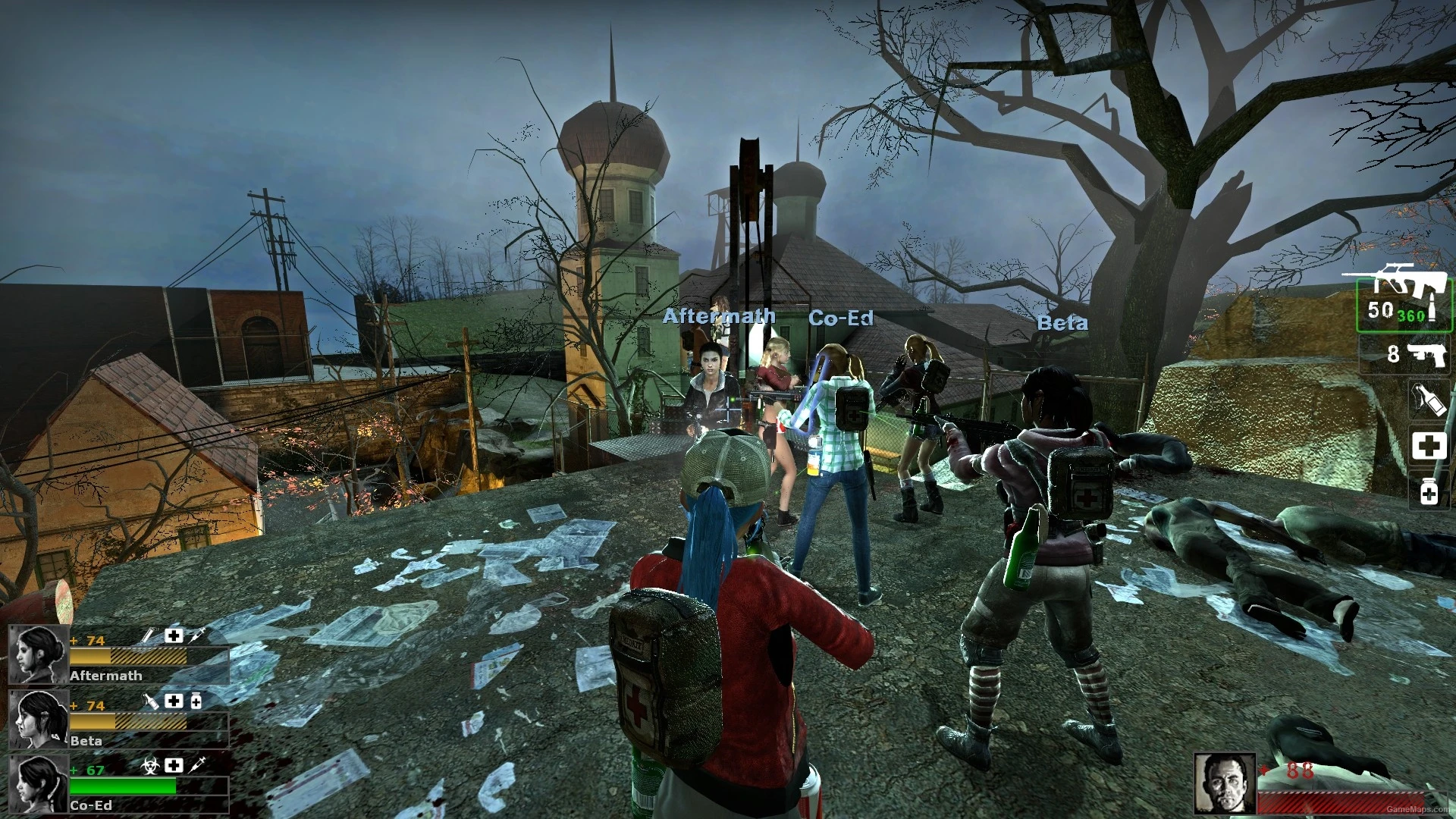Switch to the pistol secondary weapon slot
Viewport: 1456px width, 819px height.
[x=1423, y=356]
